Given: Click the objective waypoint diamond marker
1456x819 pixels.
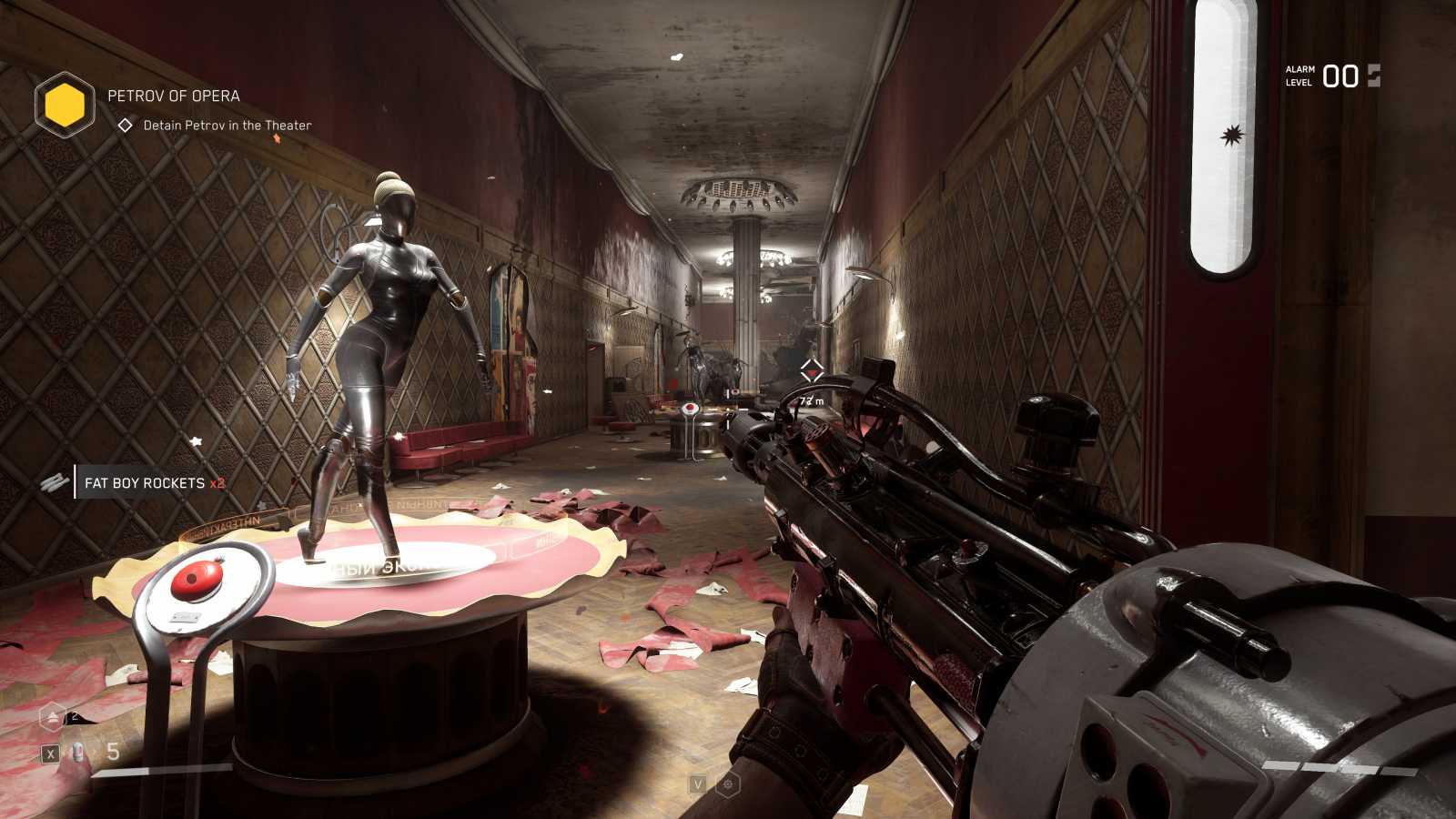Looking at the screenshot, I should (x=812, y=370).
